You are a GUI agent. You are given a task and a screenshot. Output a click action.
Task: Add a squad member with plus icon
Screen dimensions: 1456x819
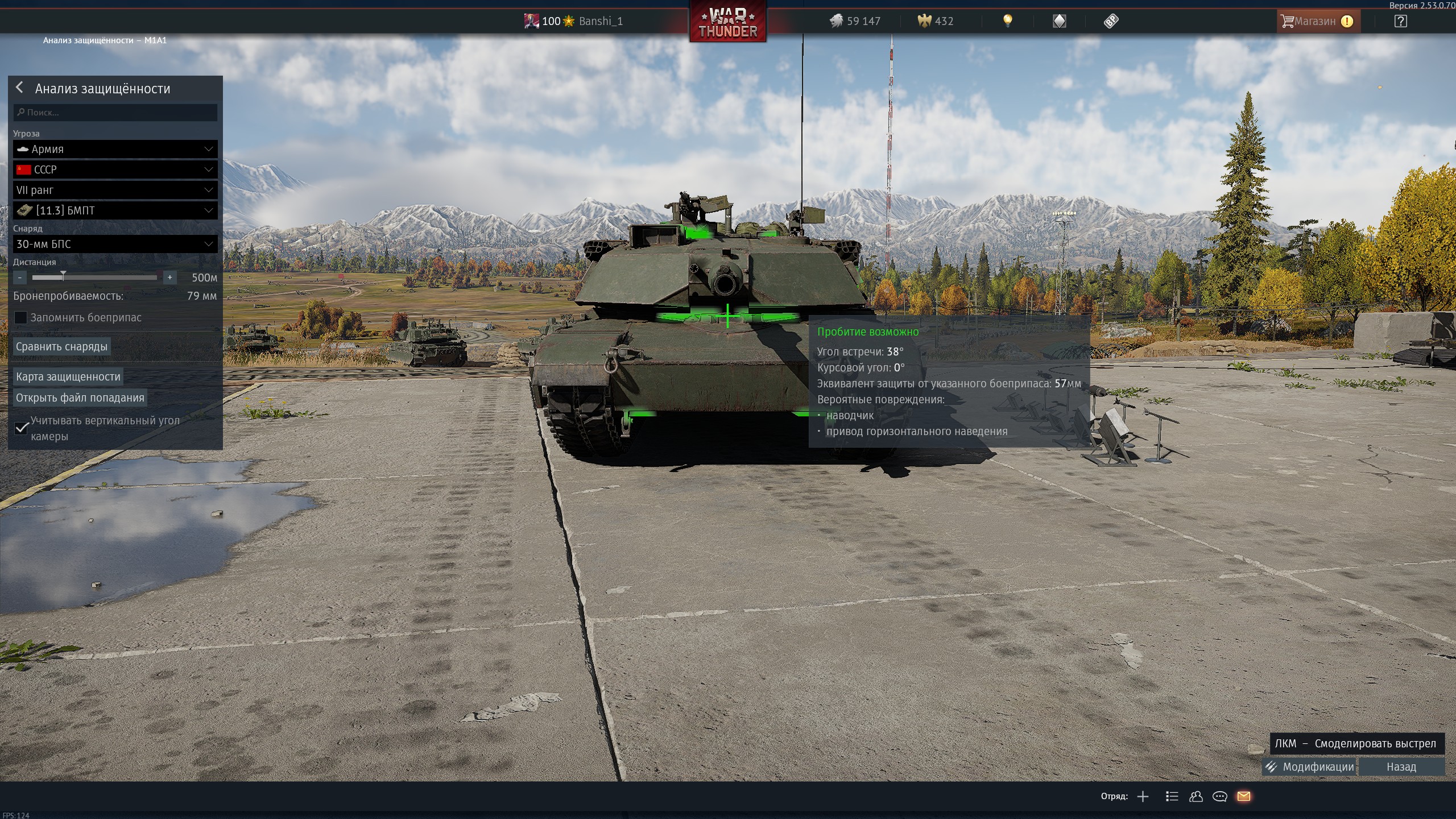point(1143,796)
